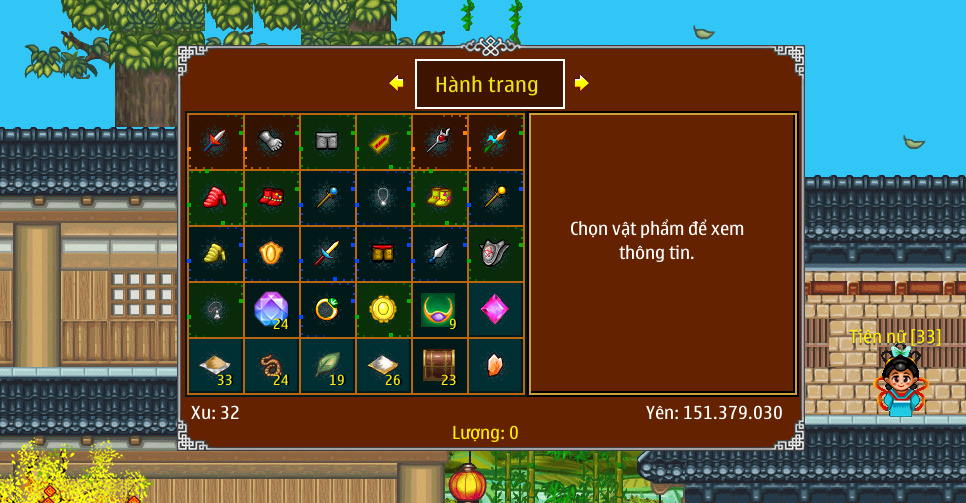Screen dimensions: 966x503
Task: Click the right arrow beside Hành trang
Action: coord(581,83)
